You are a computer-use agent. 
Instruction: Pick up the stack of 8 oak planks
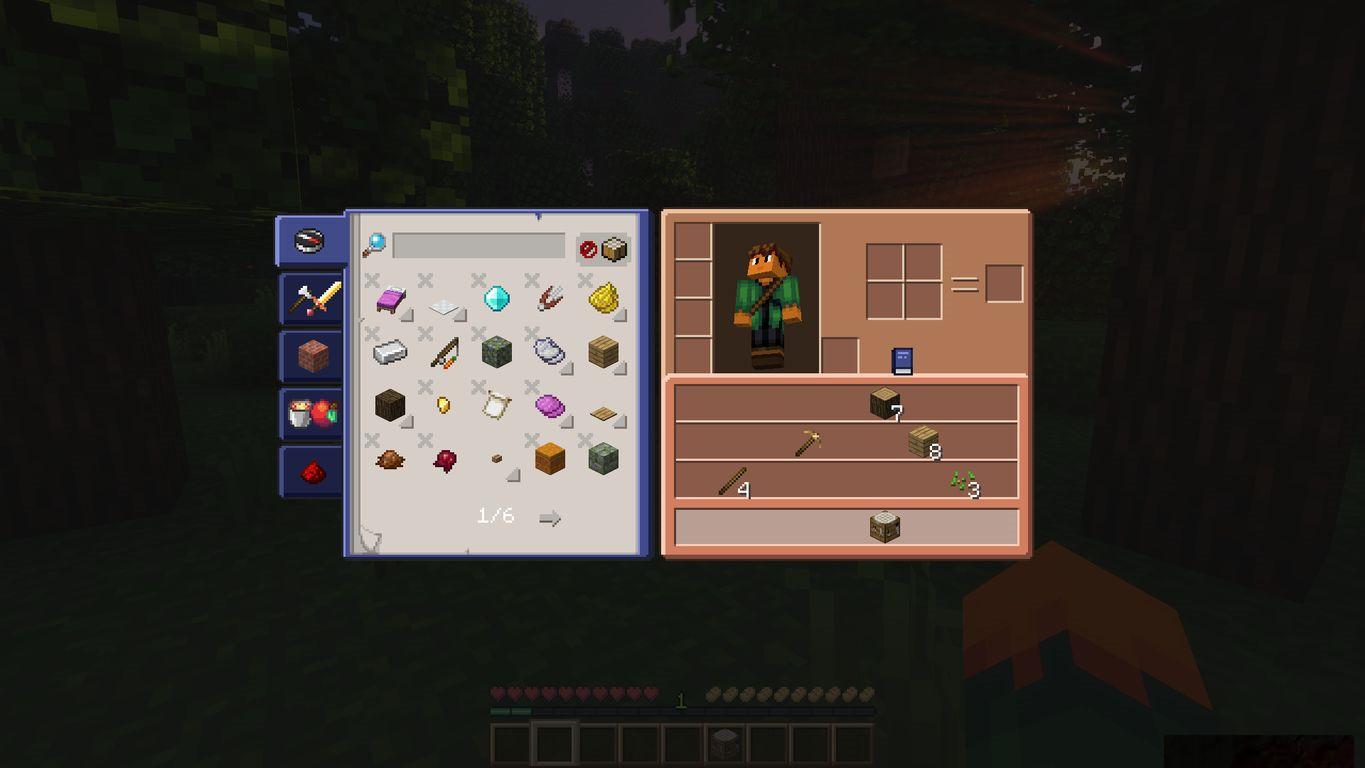(923, 442)
